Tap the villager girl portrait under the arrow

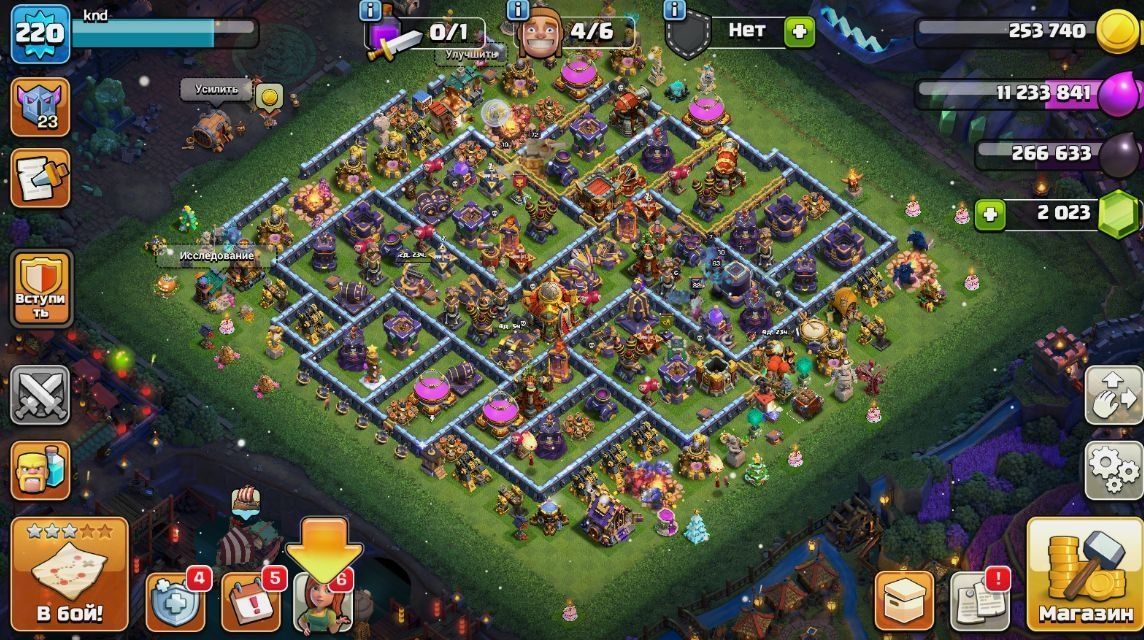pyautogui.click(x=323, y=605)
